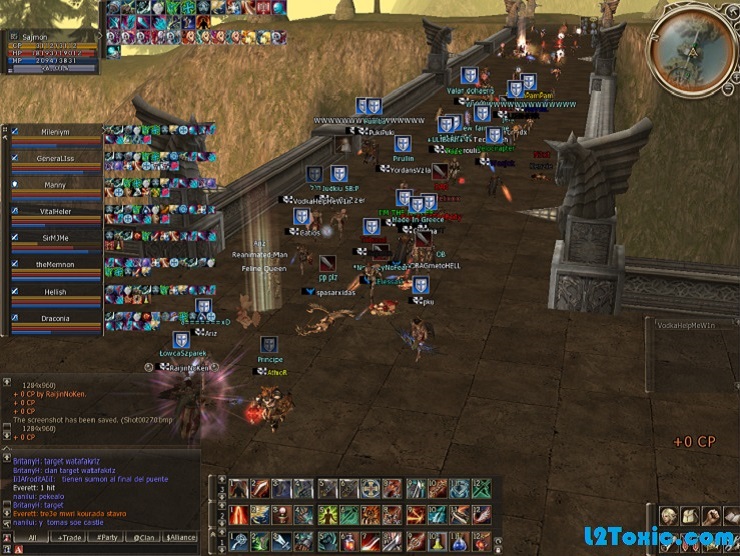
Task: Switch to the $Alliance chat tab
Action: click(181, 537)
